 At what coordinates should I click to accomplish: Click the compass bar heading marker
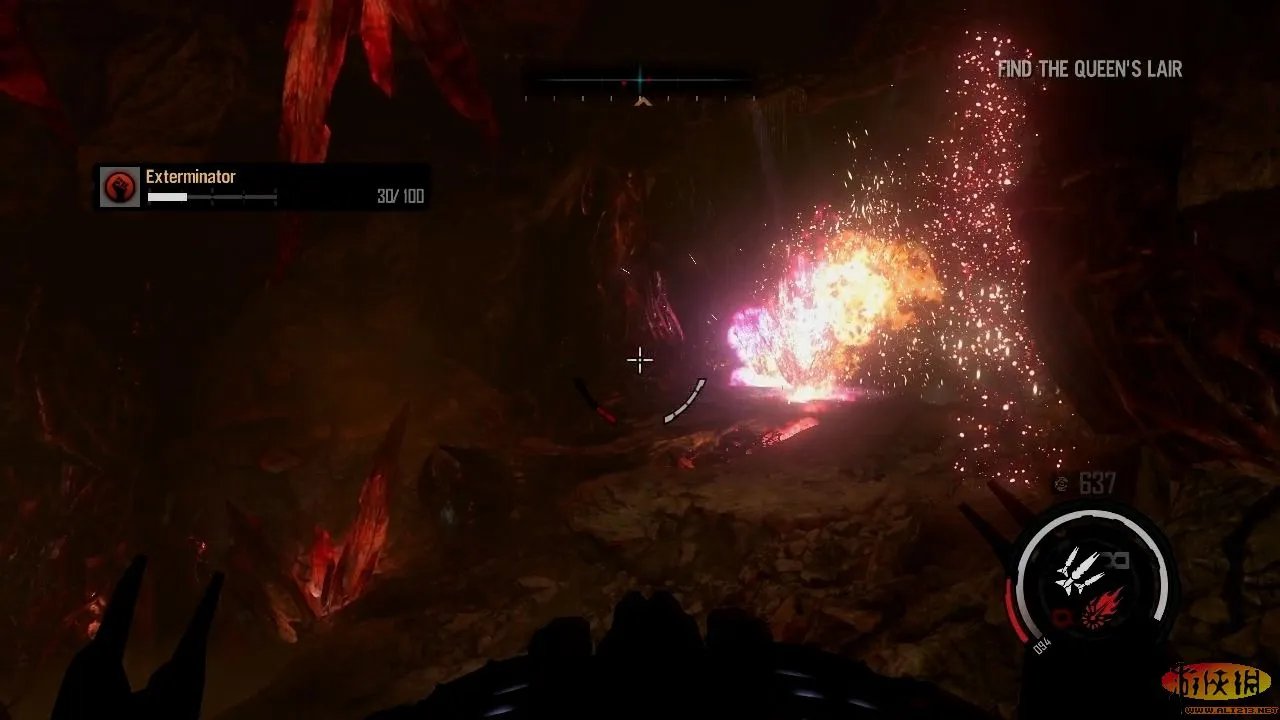click(642, 99)
